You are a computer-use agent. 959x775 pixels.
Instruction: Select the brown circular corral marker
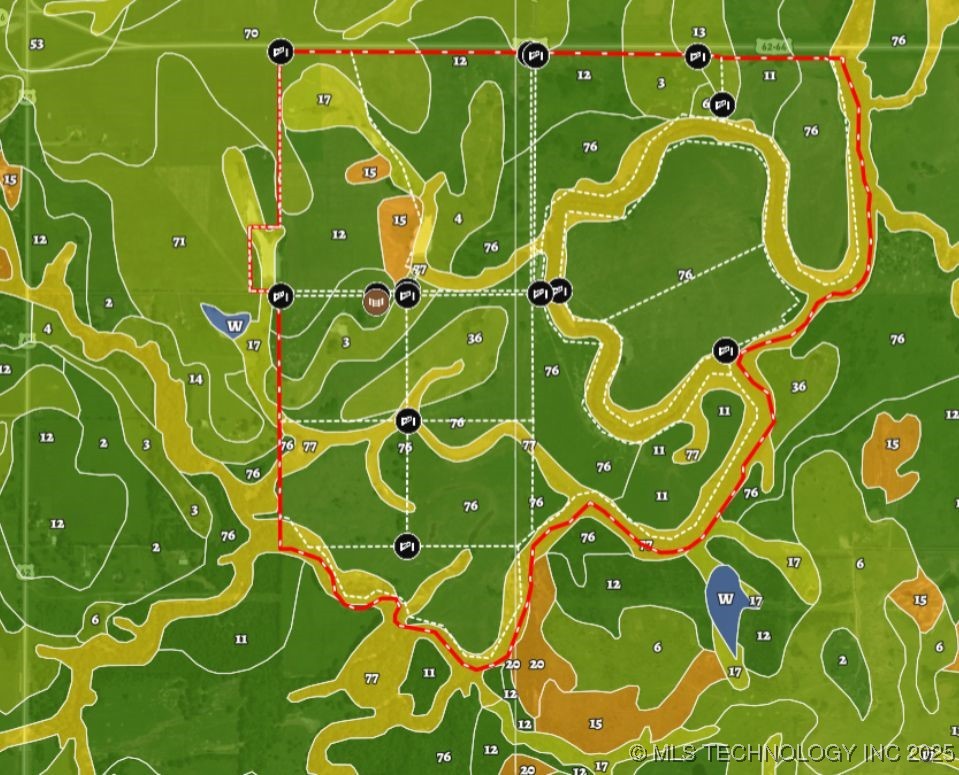(376, 300)
